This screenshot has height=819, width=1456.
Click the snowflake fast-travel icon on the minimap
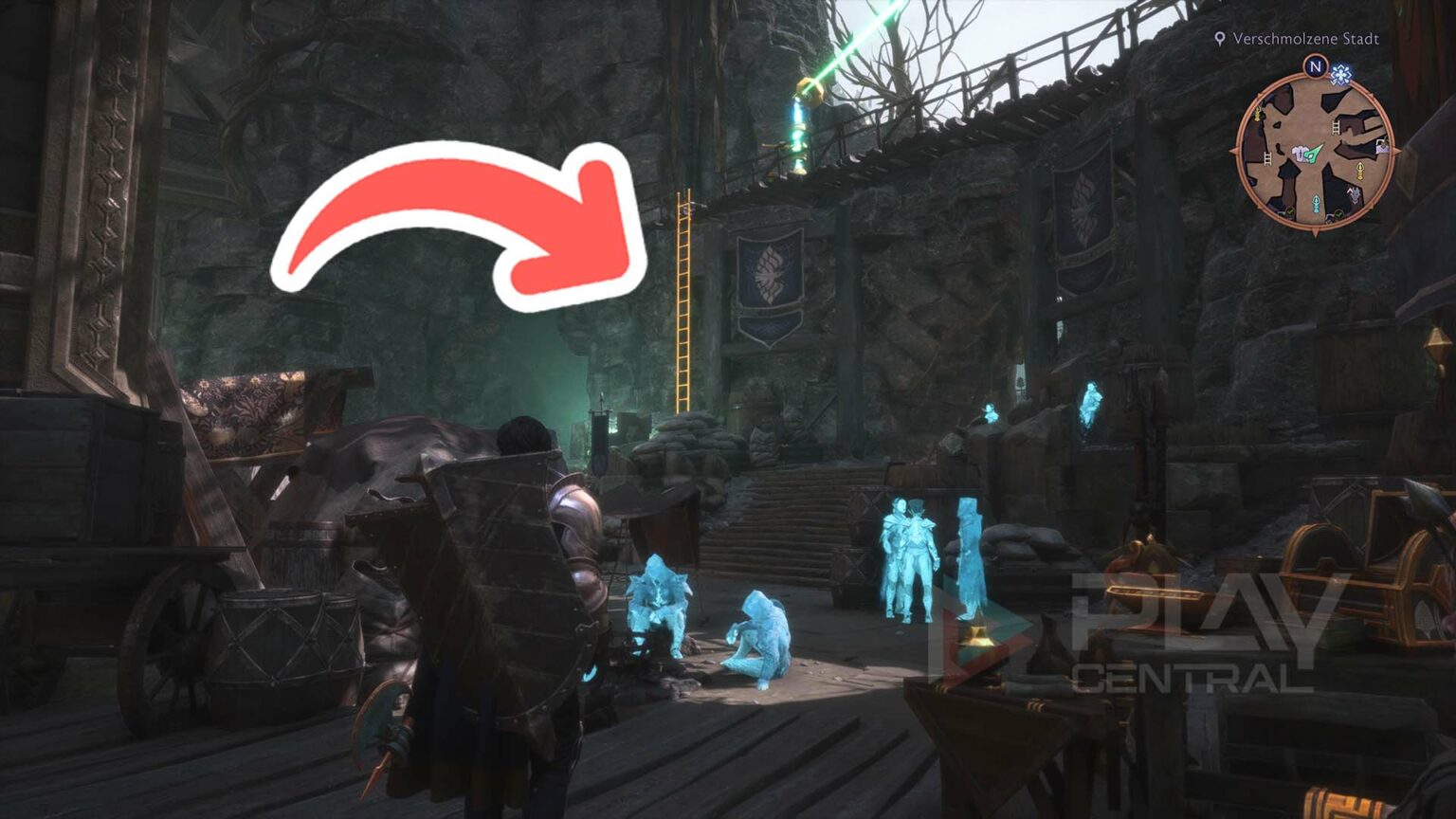[x=1340, y=74]
